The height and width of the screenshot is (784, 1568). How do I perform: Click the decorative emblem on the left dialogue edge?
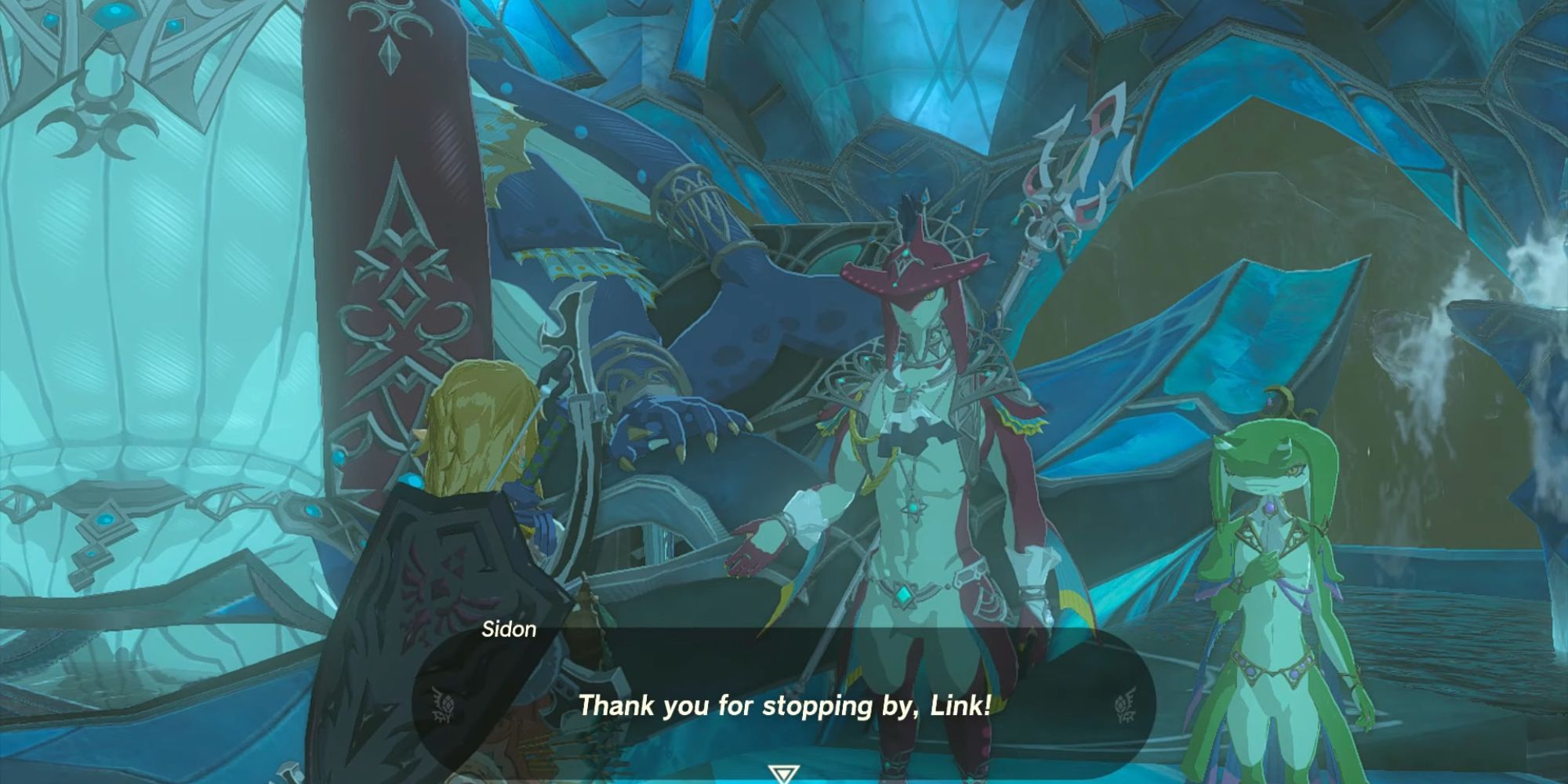[x=439, y=704]
